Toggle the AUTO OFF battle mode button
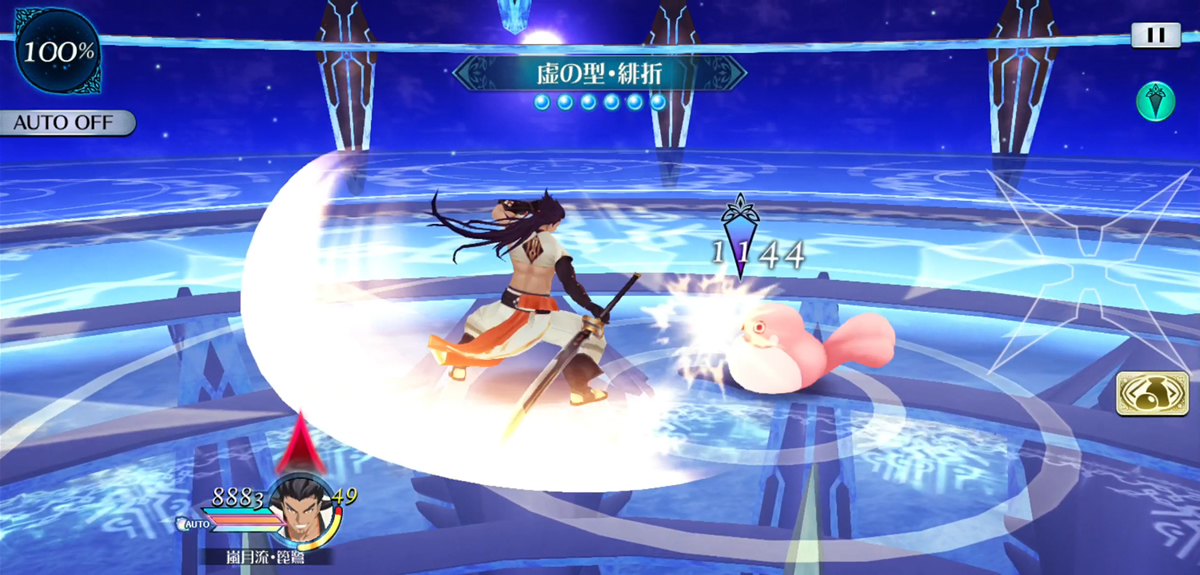The image size is (1200, 575). (x=67, y=123)
